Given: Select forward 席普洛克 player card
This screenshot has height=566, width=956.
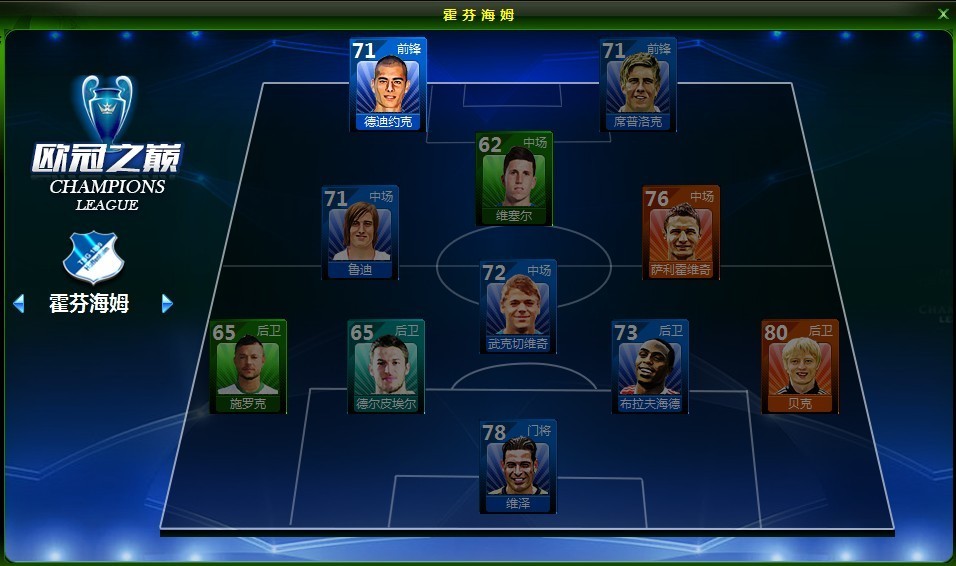Looking at the screenshot, I should 638,85.
